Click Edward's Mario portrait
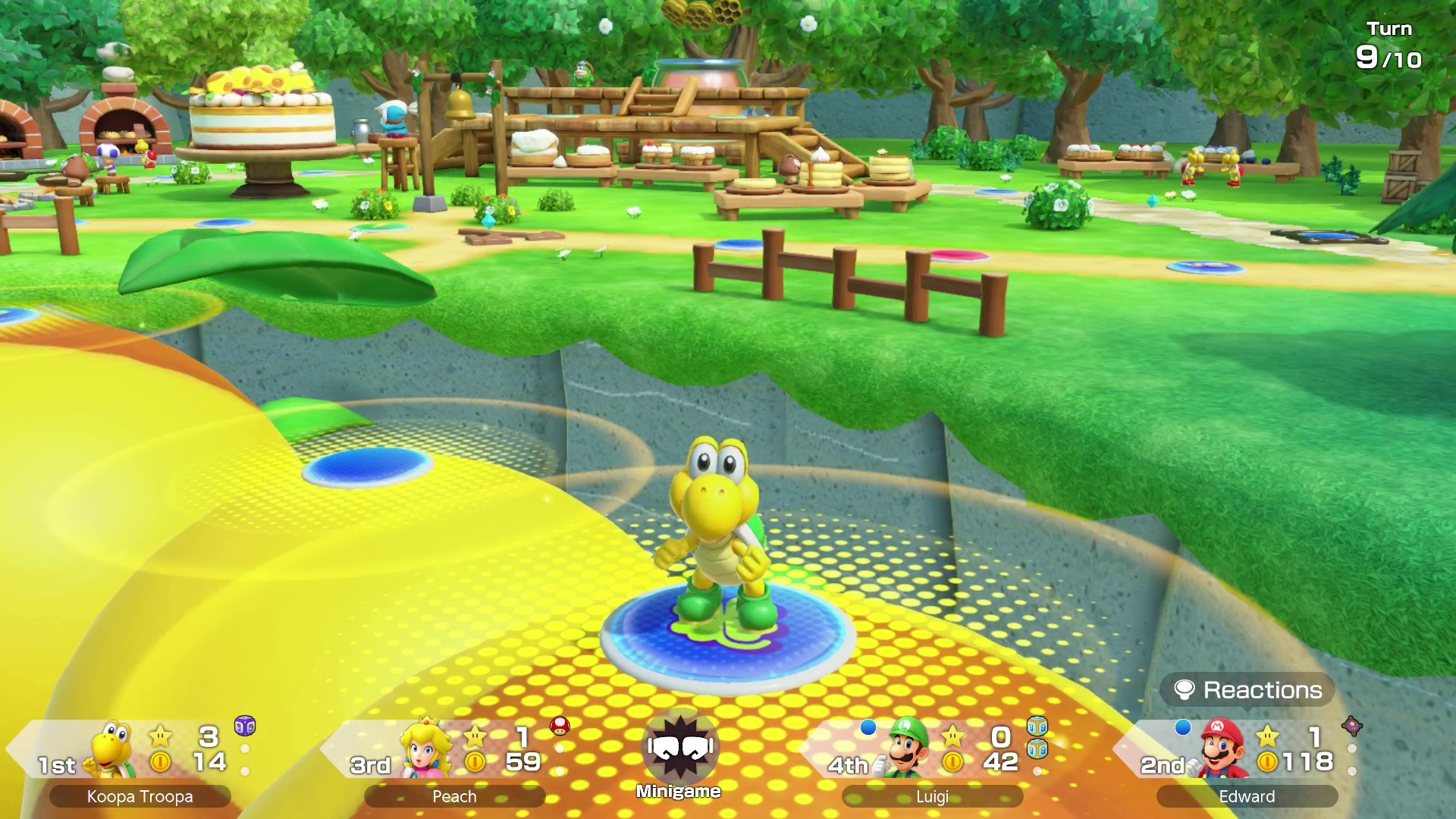Image resolution: width=1456 pixels, height=819 pixels. coord(1222,748)
